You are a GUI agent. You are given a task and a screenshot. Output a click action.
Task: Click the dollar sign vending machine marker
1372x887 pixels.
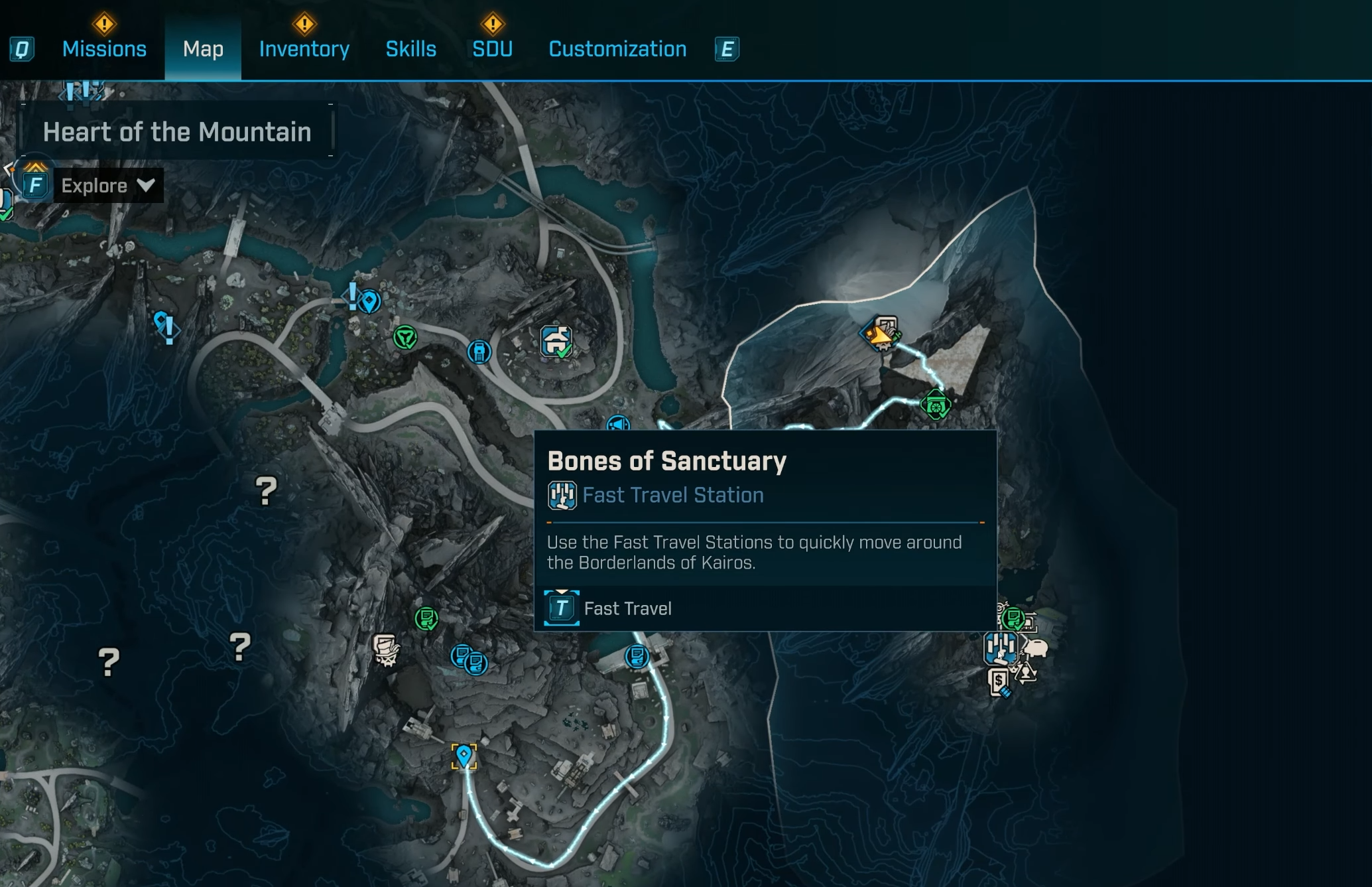tap(999, 681)
